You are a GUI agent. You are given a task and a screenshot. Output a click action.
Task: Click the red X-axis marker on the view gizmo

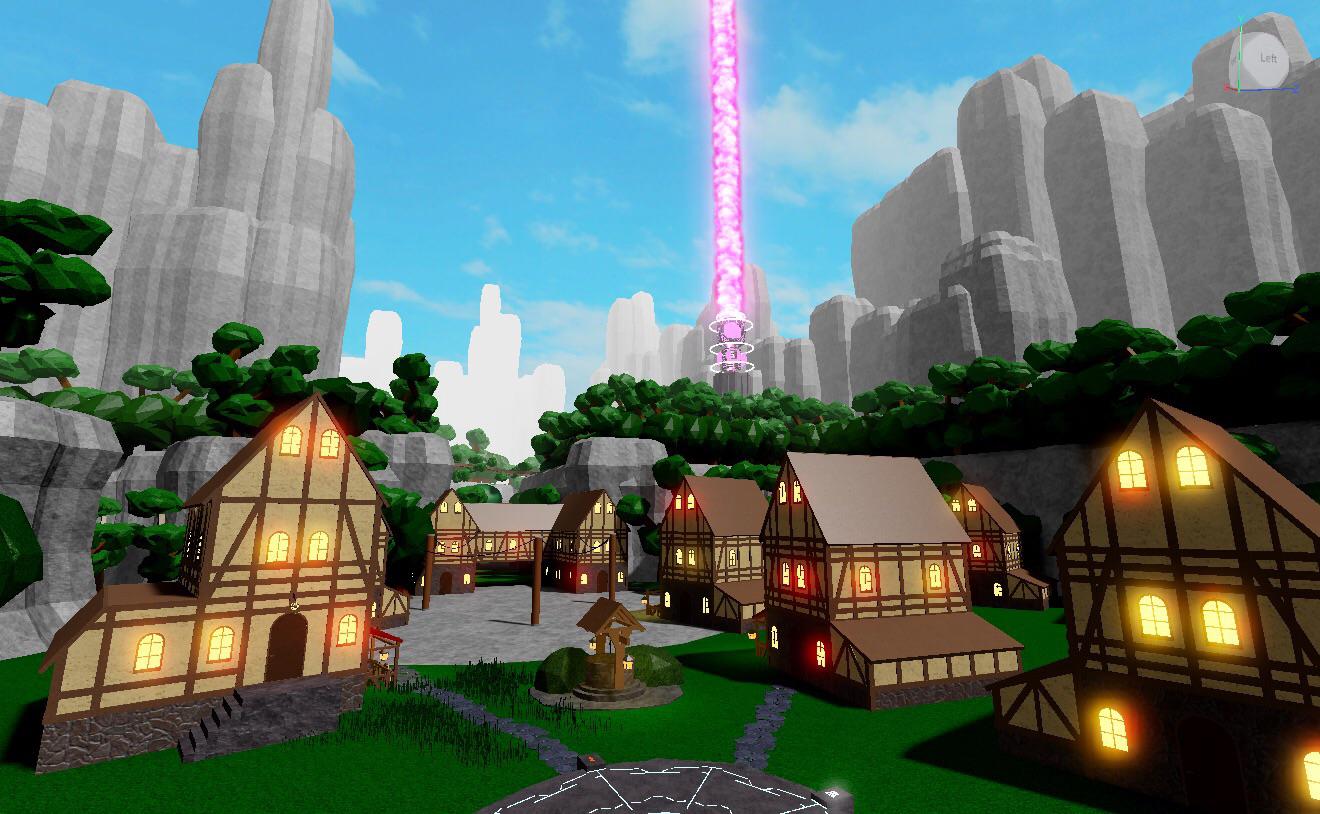(1227, 88)
